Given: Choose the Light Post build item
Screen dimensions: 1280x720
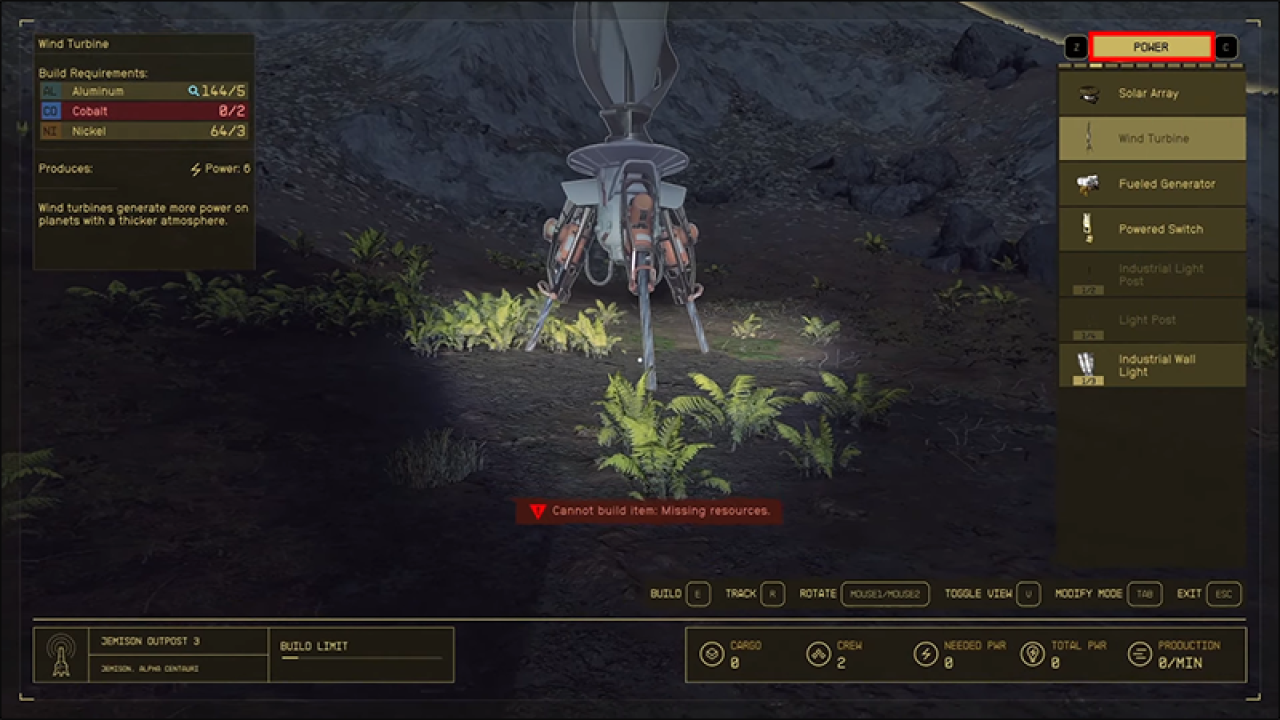Looking at the screenshot, I should tap(1152, 320).
